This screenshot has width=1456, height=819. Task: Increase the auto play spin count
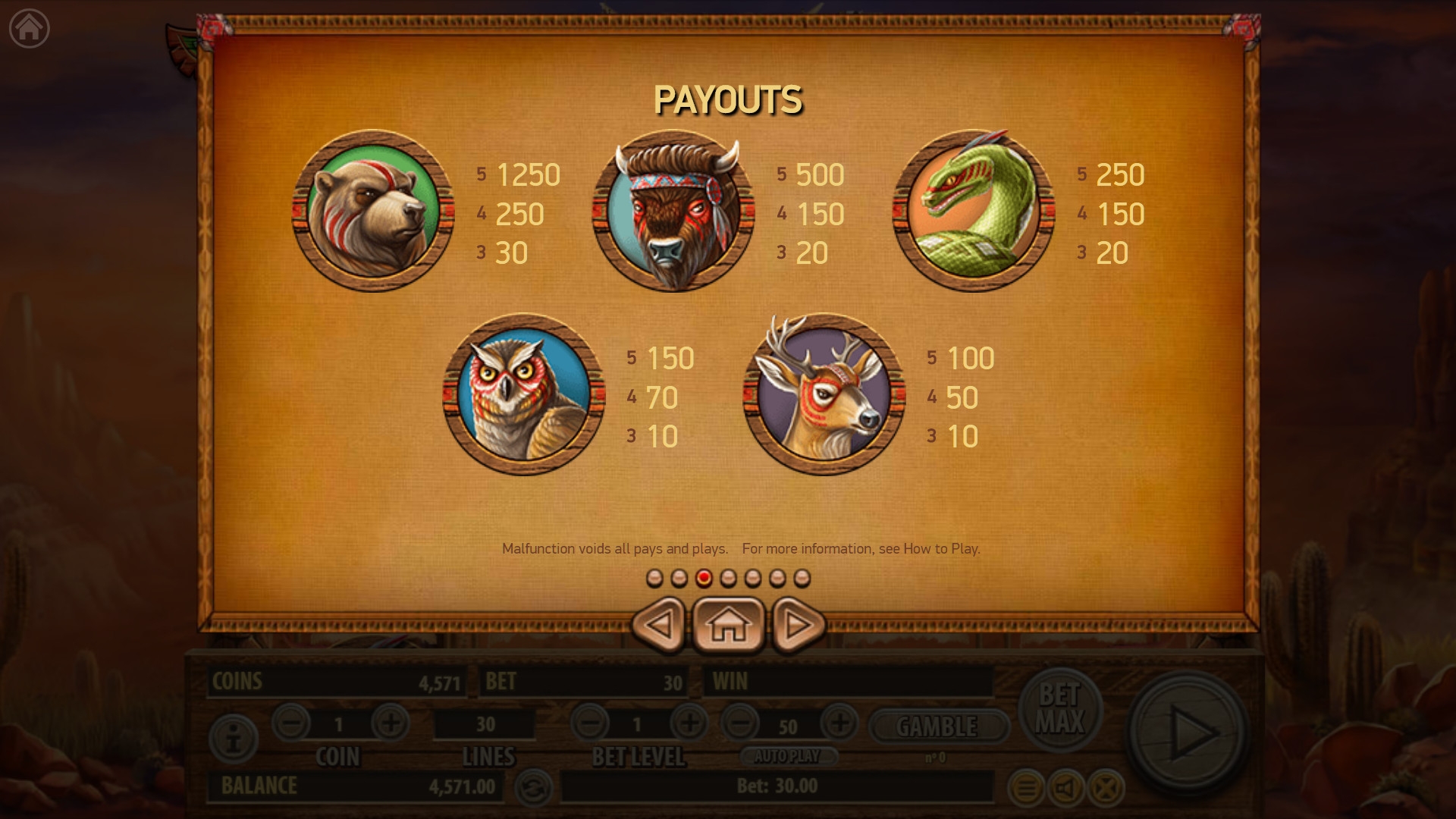(839, 723)
